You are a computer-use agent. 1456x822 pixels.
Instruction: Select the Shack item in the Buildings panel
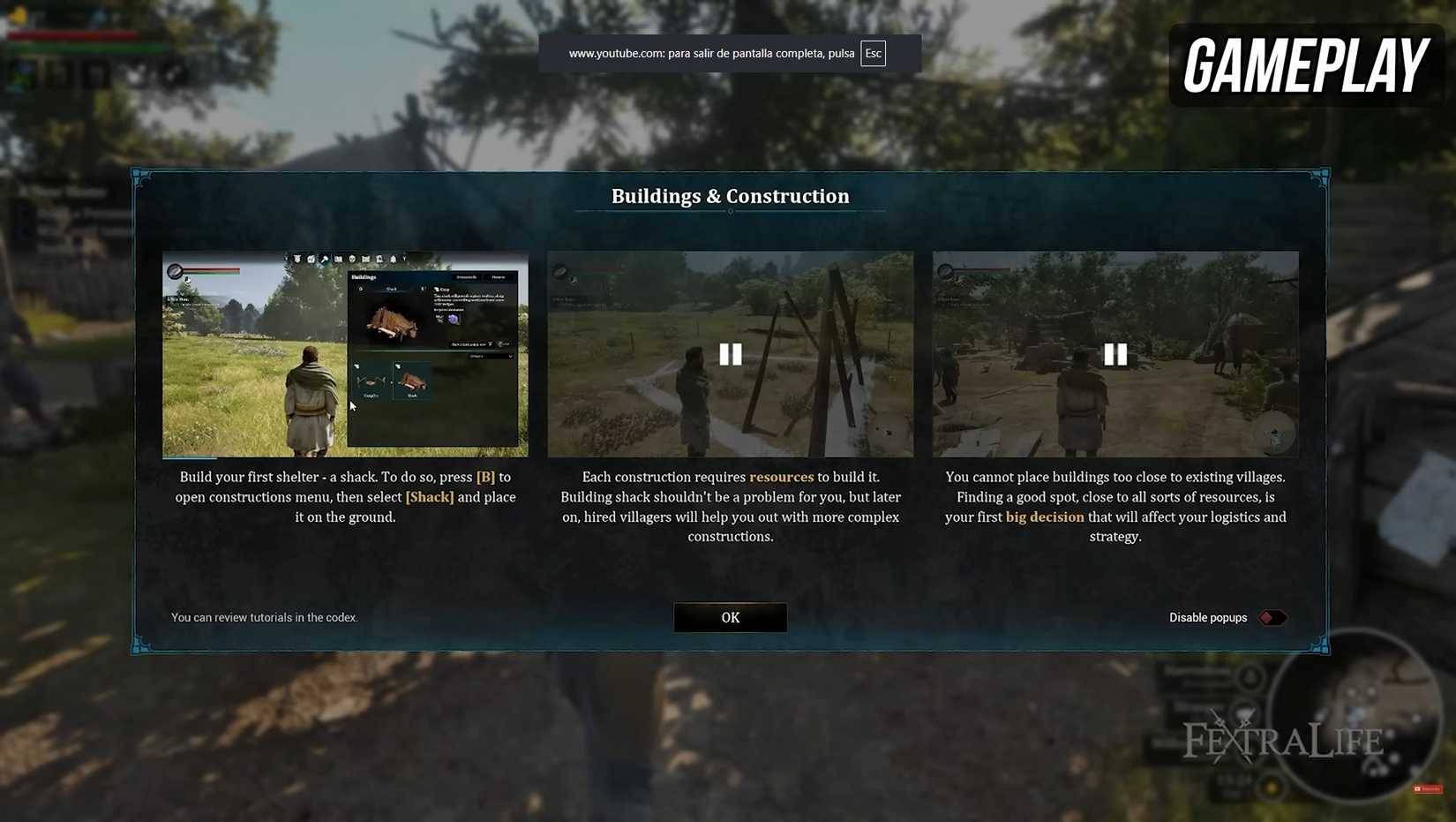pyautogui.click(x=412, y=382)
